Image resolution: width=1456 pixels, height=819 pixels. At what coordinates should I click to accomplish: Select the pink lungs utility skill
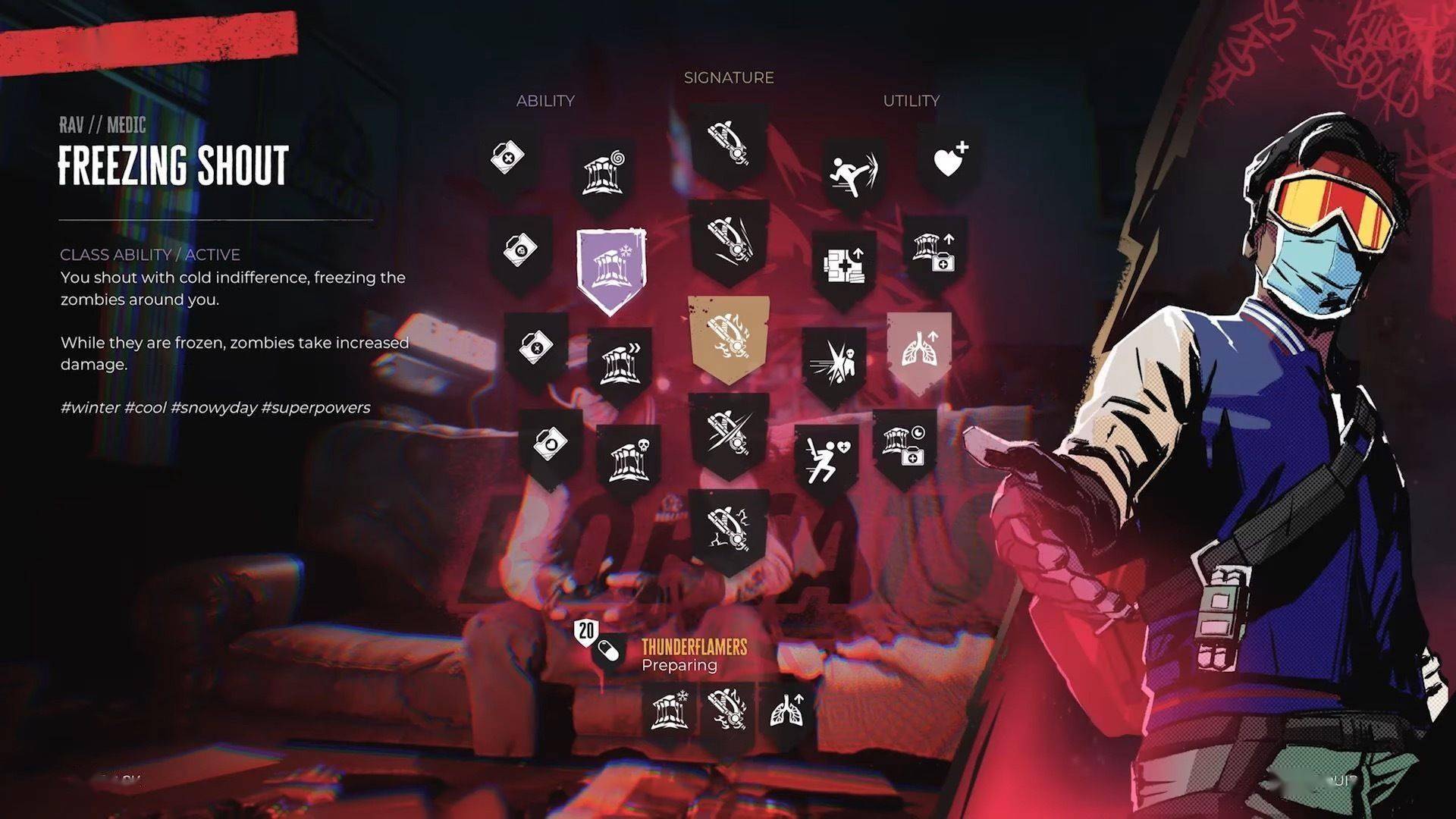pos(919,348)
